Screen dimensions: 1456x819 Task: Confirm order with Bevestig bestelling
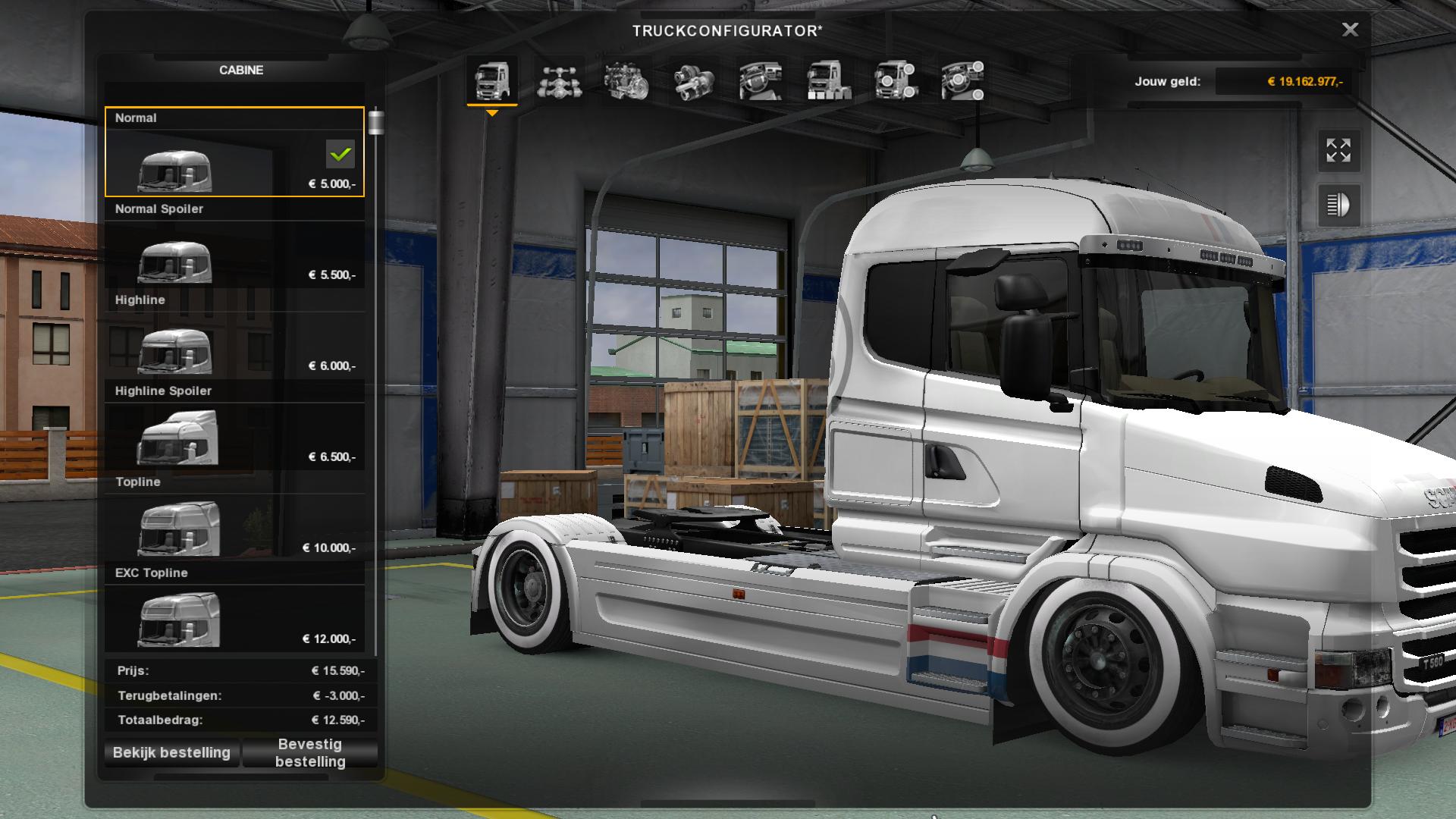(x=310, y=752)
